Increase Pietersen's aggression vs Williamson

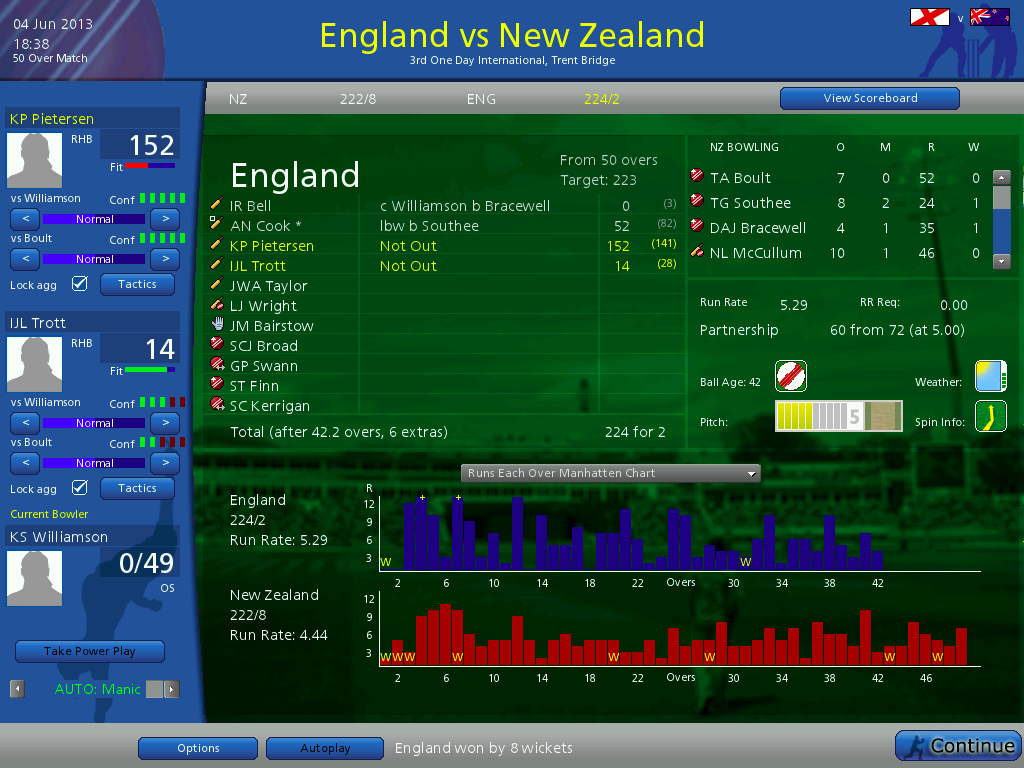[x=165, y=218]
